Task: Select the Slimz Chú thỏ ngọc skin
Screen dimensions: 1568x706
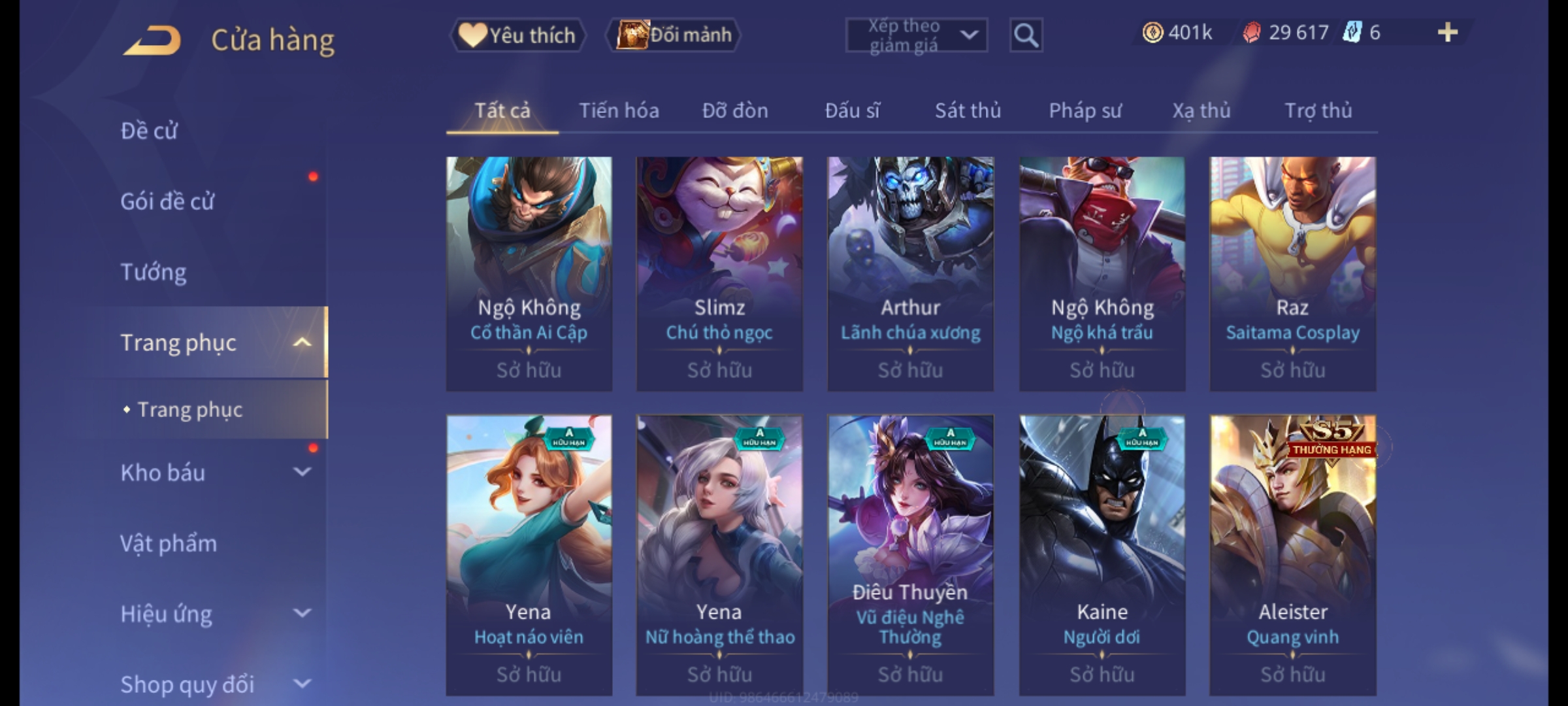Action: [719, 273]
